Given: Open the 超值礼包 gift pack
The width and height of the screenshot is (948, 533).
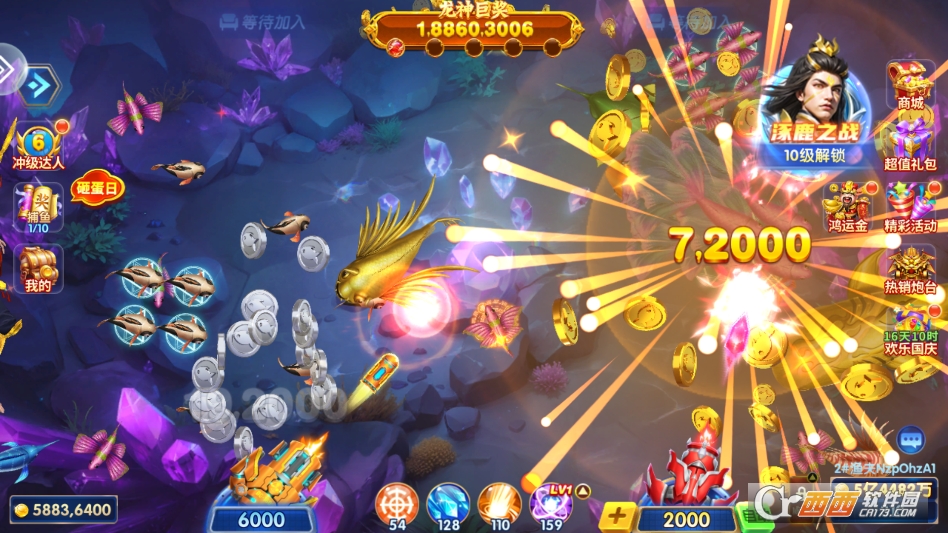Looking at the screenshot, I should pyautogui.click(x=910, y=144).
